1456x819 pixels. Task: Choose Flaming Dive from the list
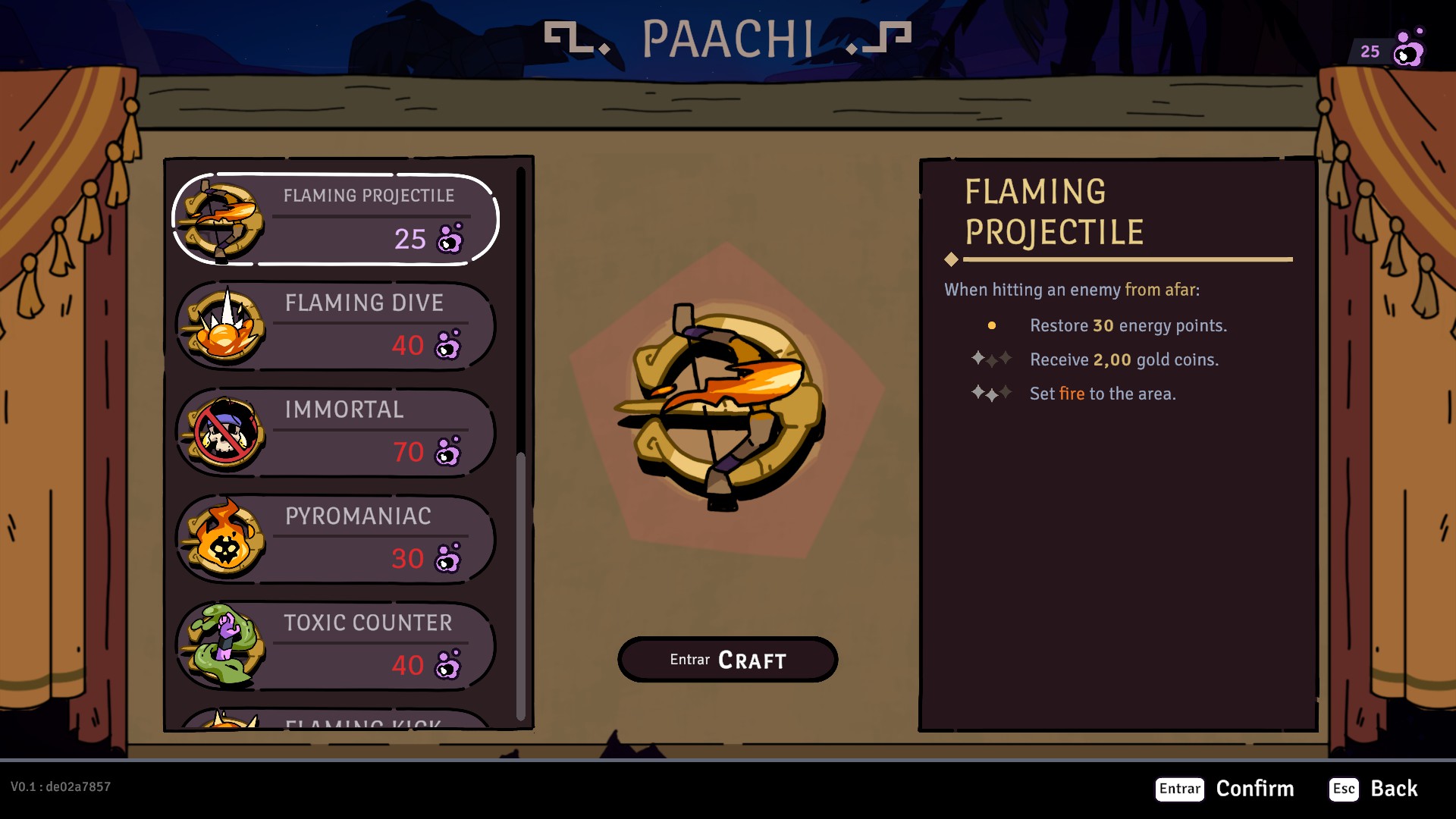click(x=335, y=326)
